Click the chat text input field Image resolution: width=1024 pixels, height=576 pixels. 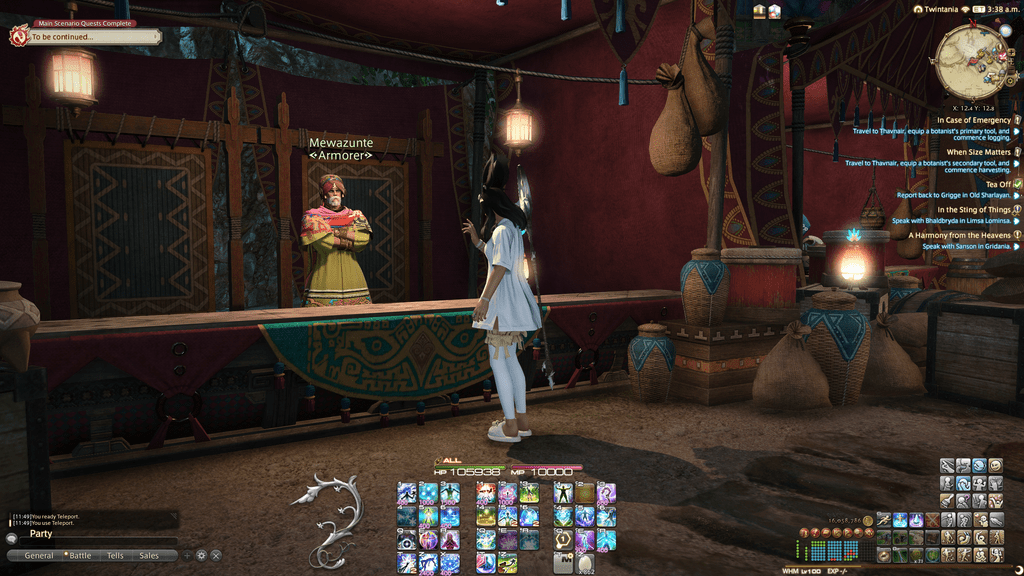tap(100, 538)
